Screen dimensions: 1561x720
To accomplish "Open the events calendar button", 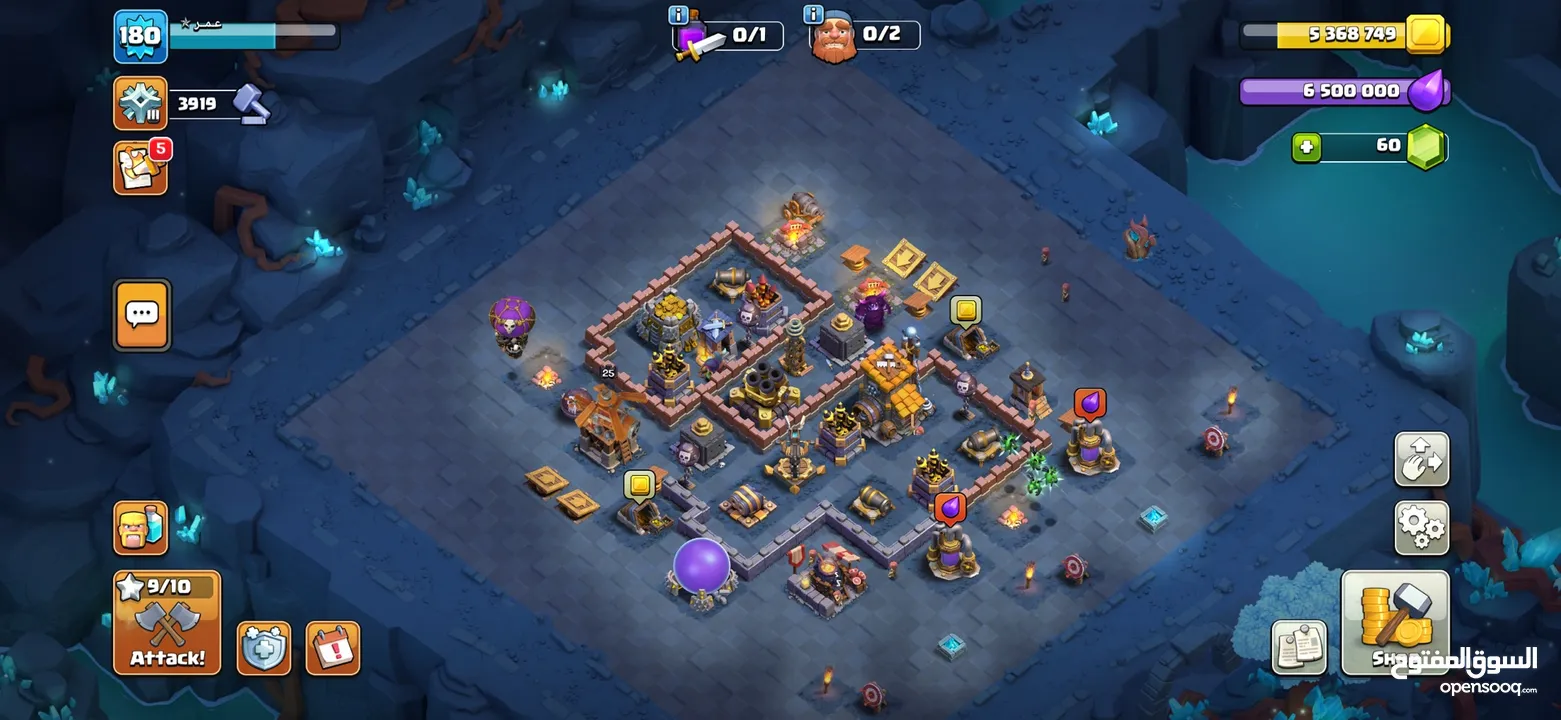I will coord(332,648).
